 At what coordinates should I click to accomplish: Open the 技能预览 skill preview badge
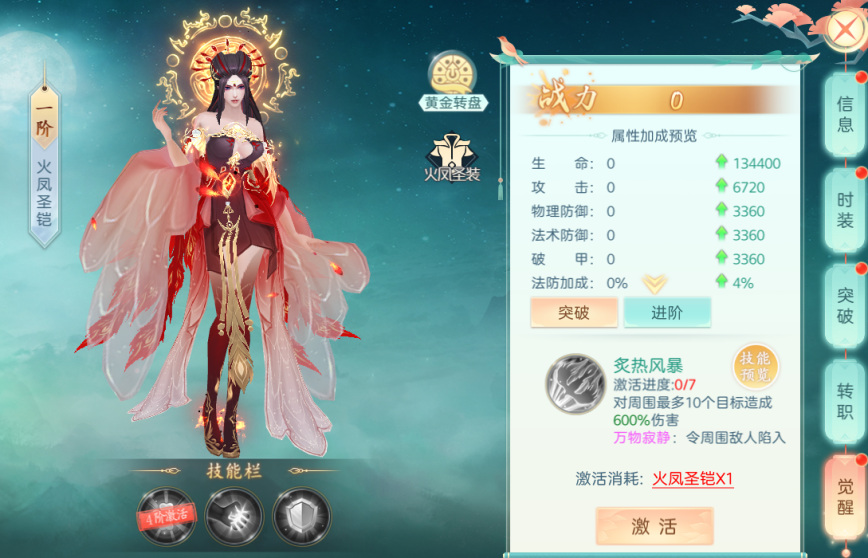754,367
